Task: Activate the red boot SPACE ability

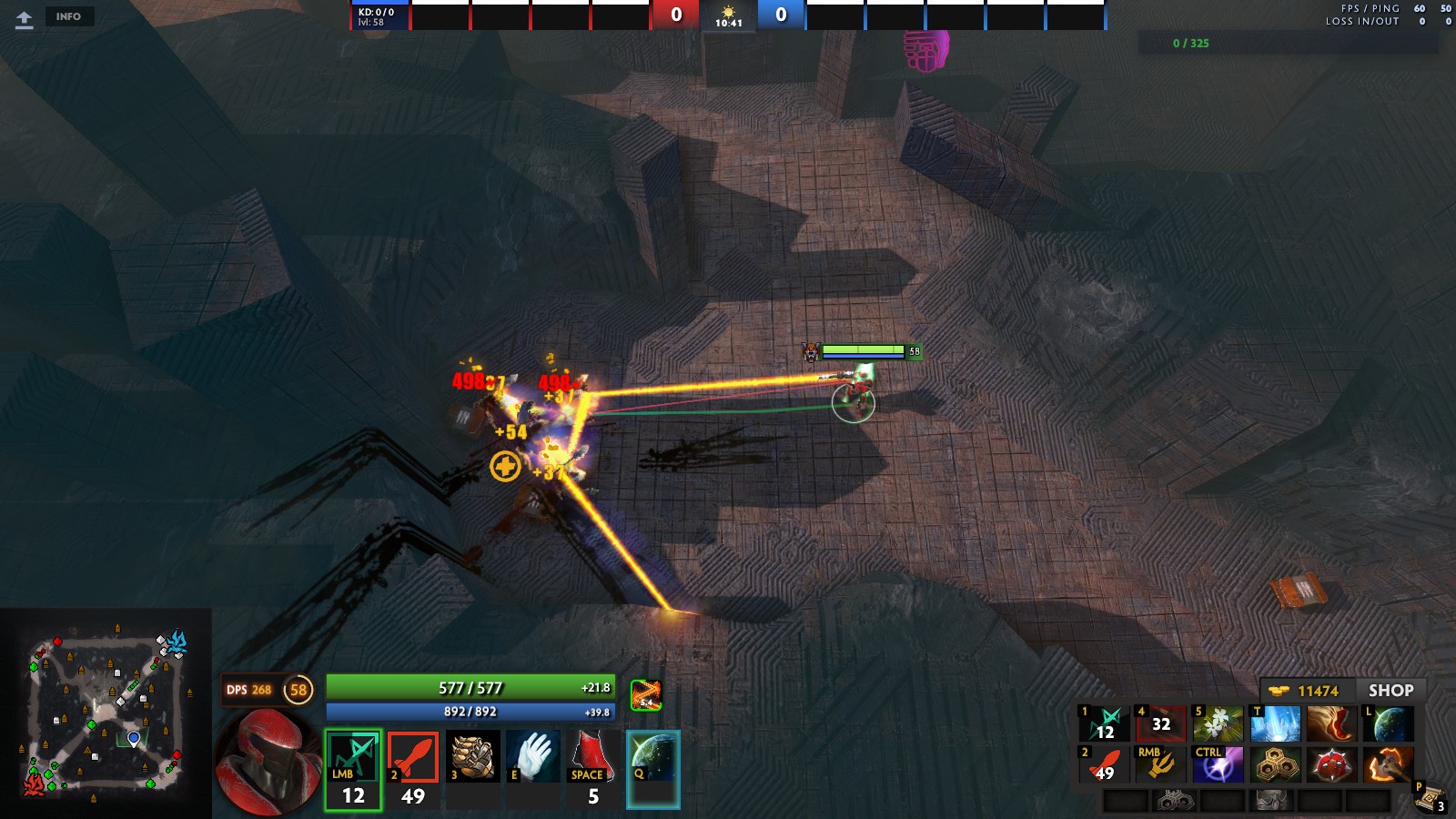Action: (x=593, y=769)
